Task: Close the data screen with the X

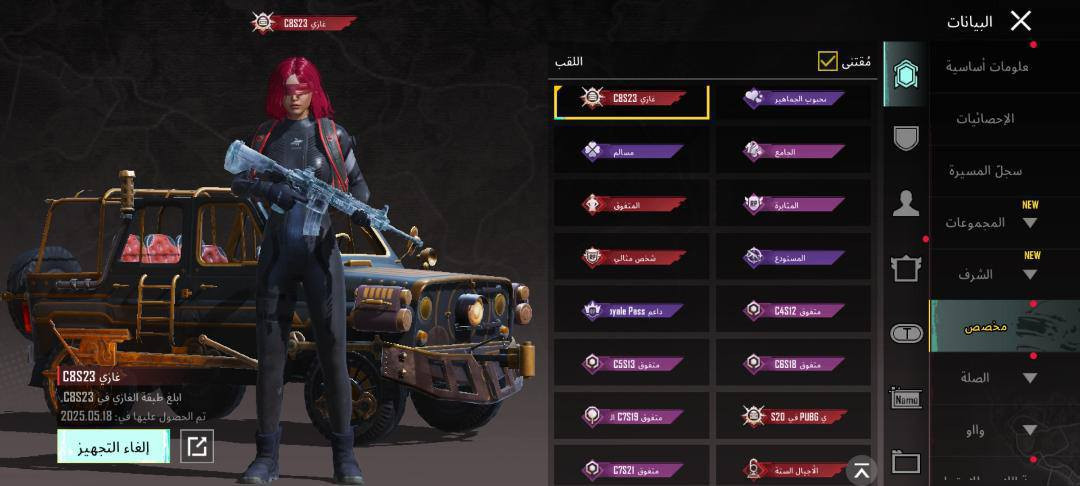Action: pyautogui.click(x=1020, y=21)
